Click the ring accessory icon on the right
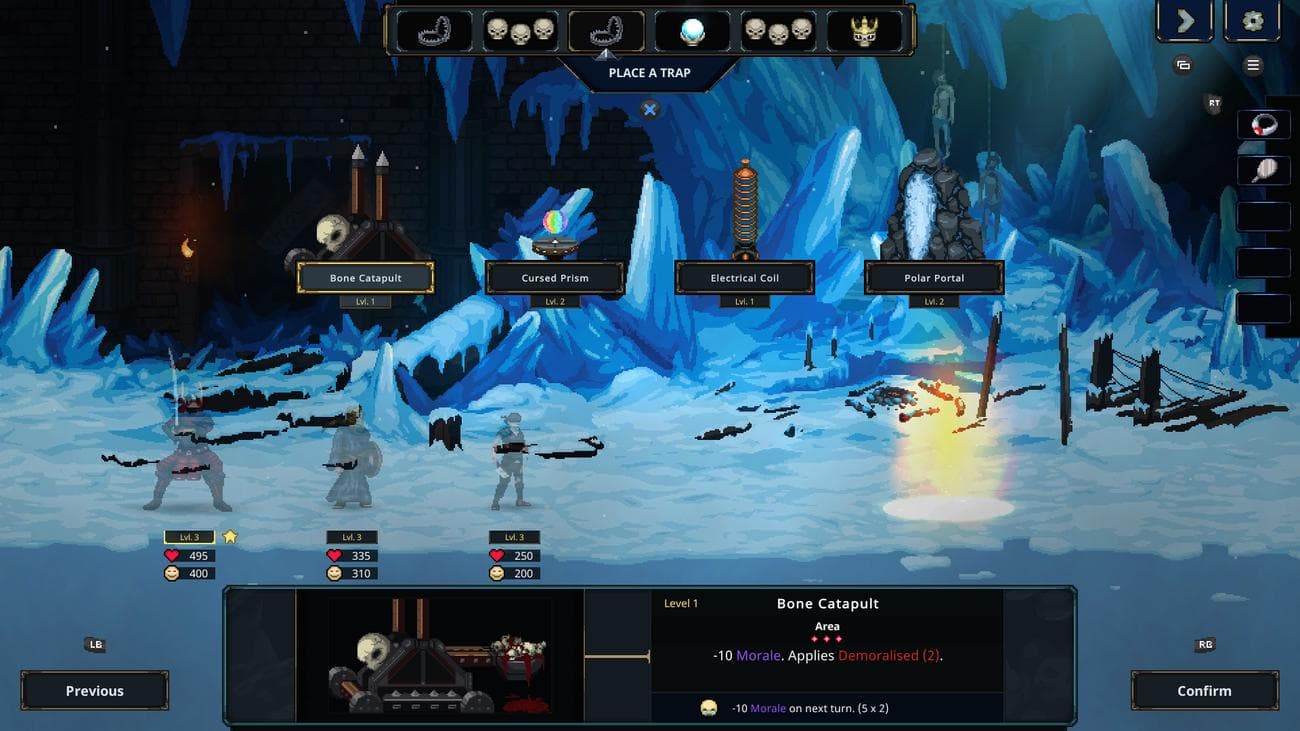Image resolution: width=1300 pixels, height=731 pixels. (1262, 124)
